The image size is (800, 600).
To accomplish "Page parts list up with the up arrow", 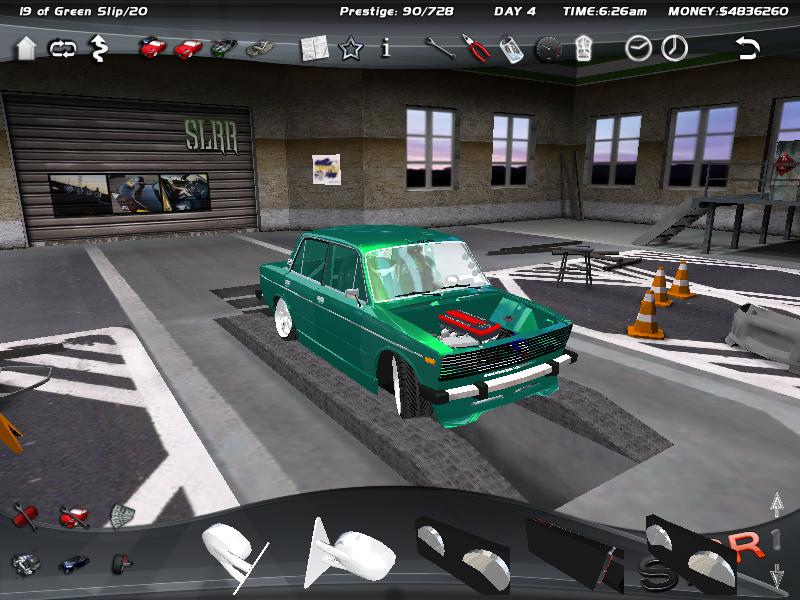I will click(776, 505).
